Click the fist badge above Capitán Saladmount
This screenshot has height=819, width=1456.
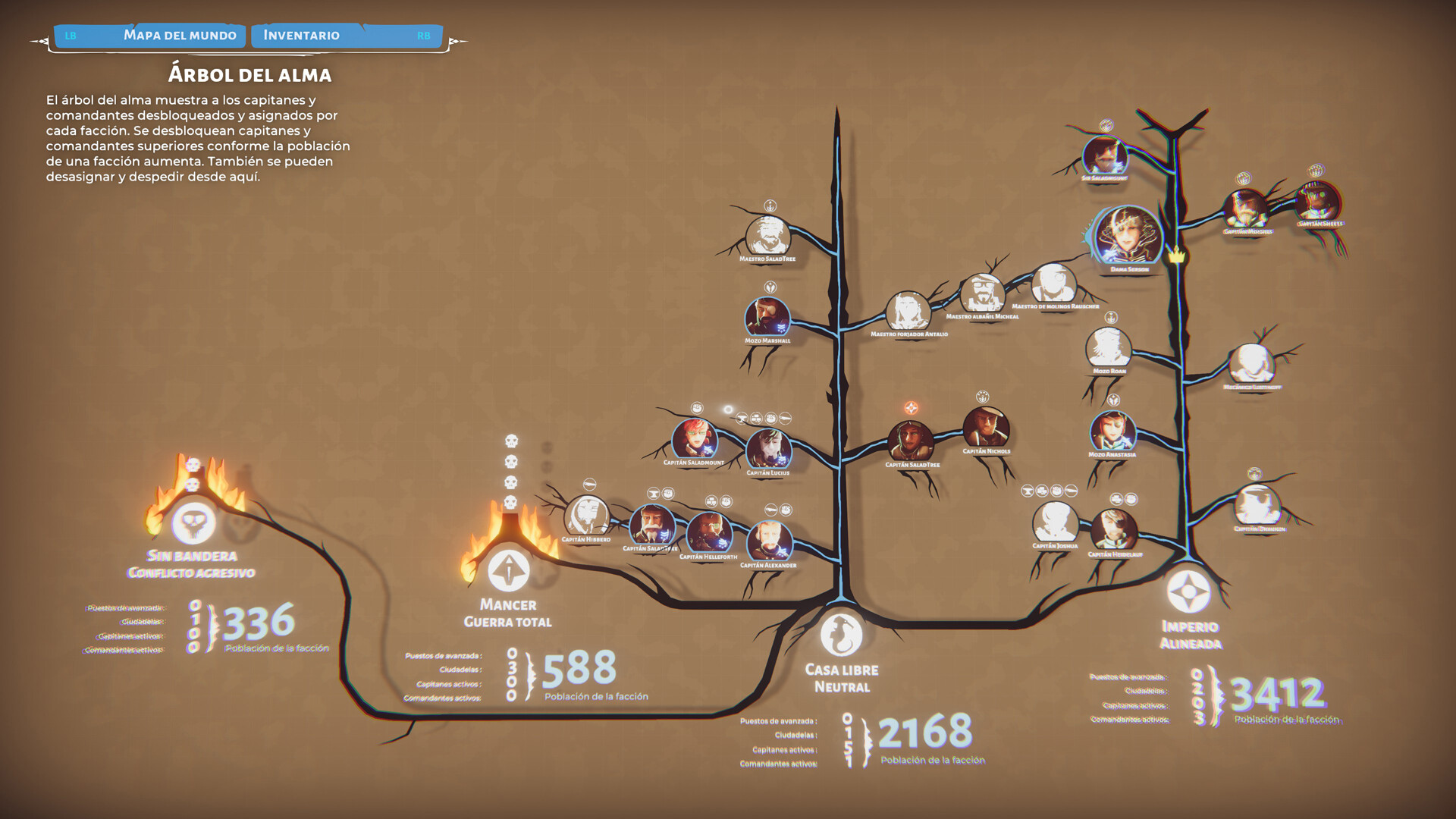point(697,408)
